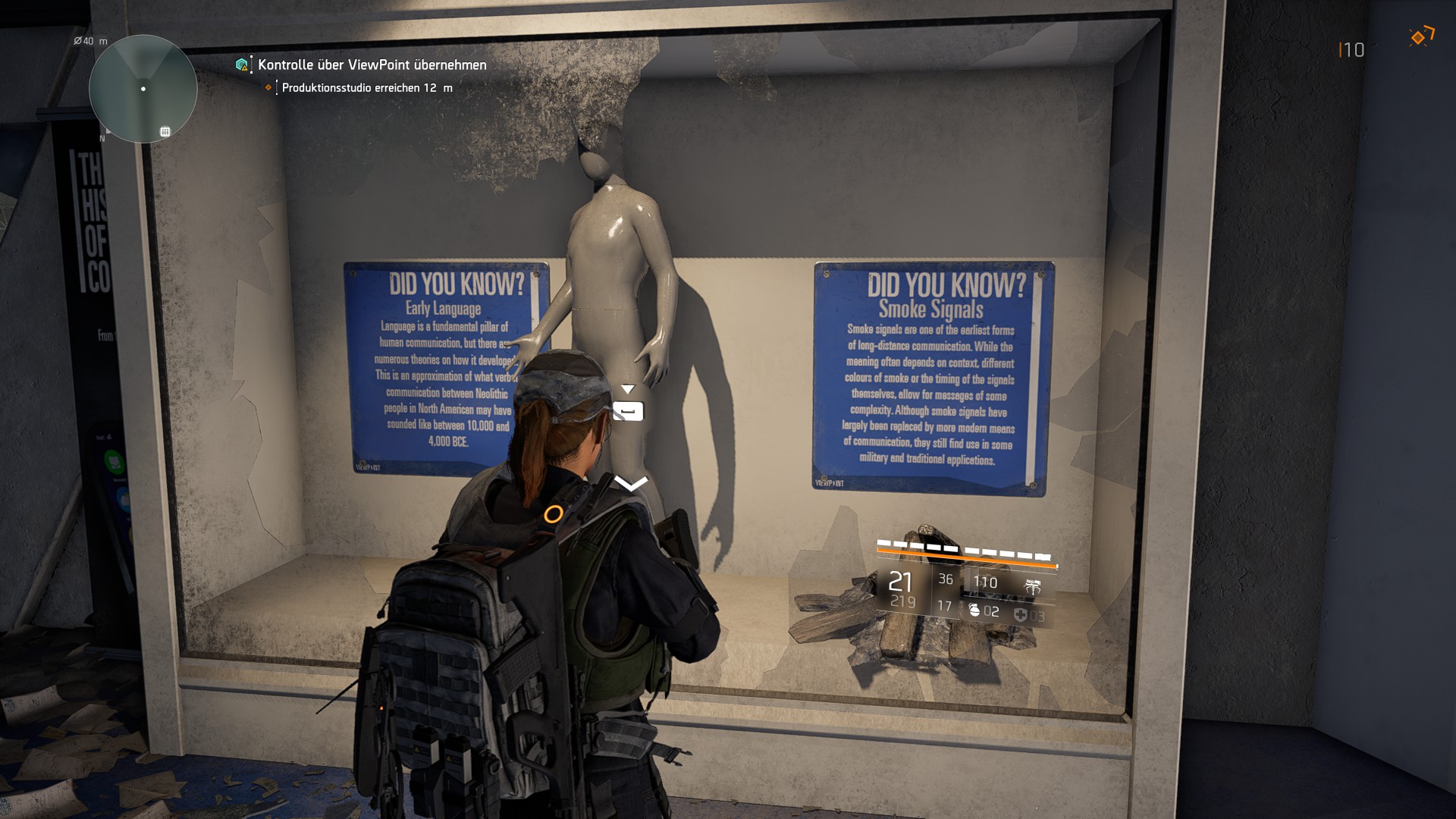
Task: Select the orange diamond objective marker icon
Action: pyautogui.click(x=268, y=88)
